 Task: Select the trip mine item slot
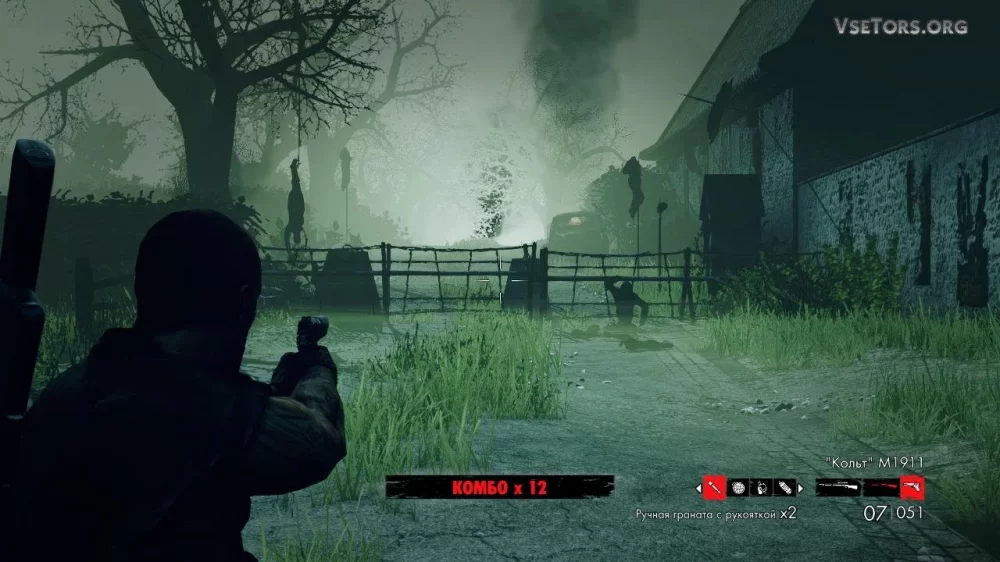[x=760, y=487]
